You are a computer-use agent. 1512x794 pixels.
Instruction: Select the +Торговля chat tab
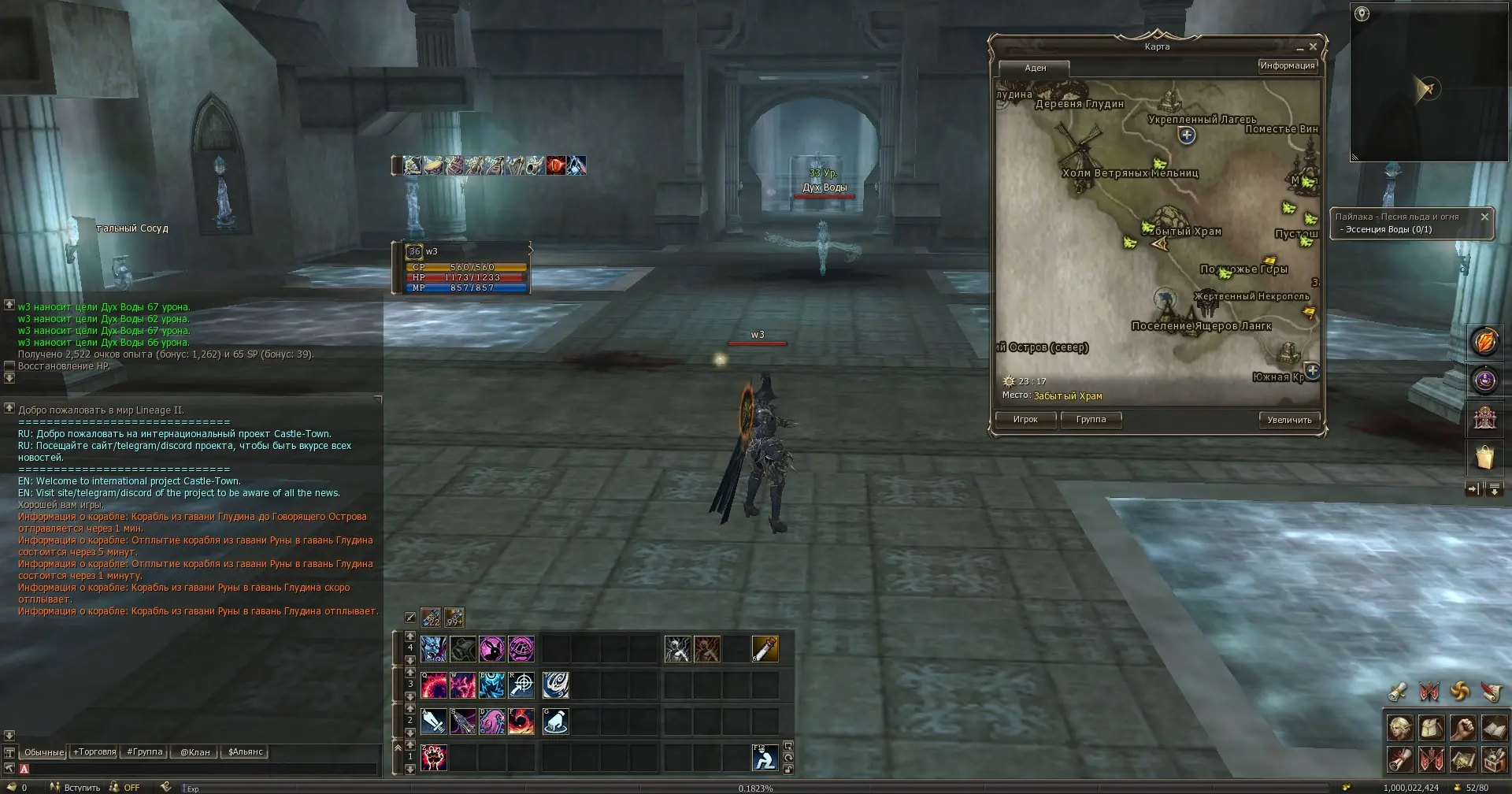(94, 752)
